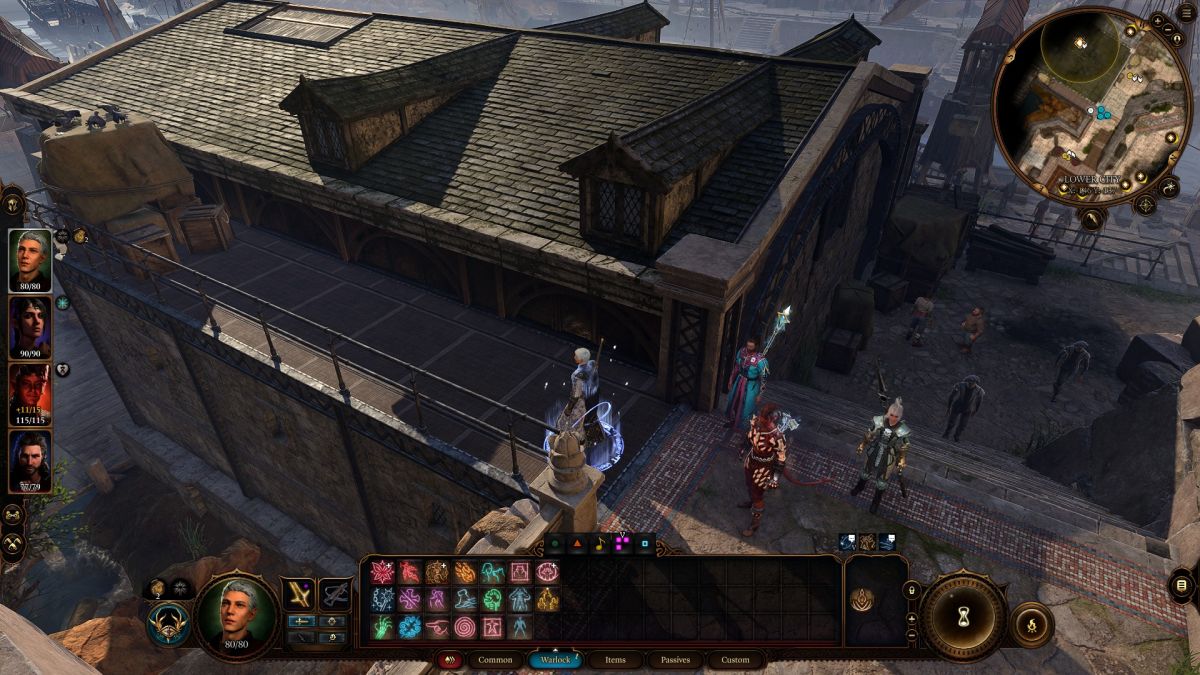Click the hourglass end turn button
The height and width of the screenshot is (675, 1200).
tap(964, 613)
